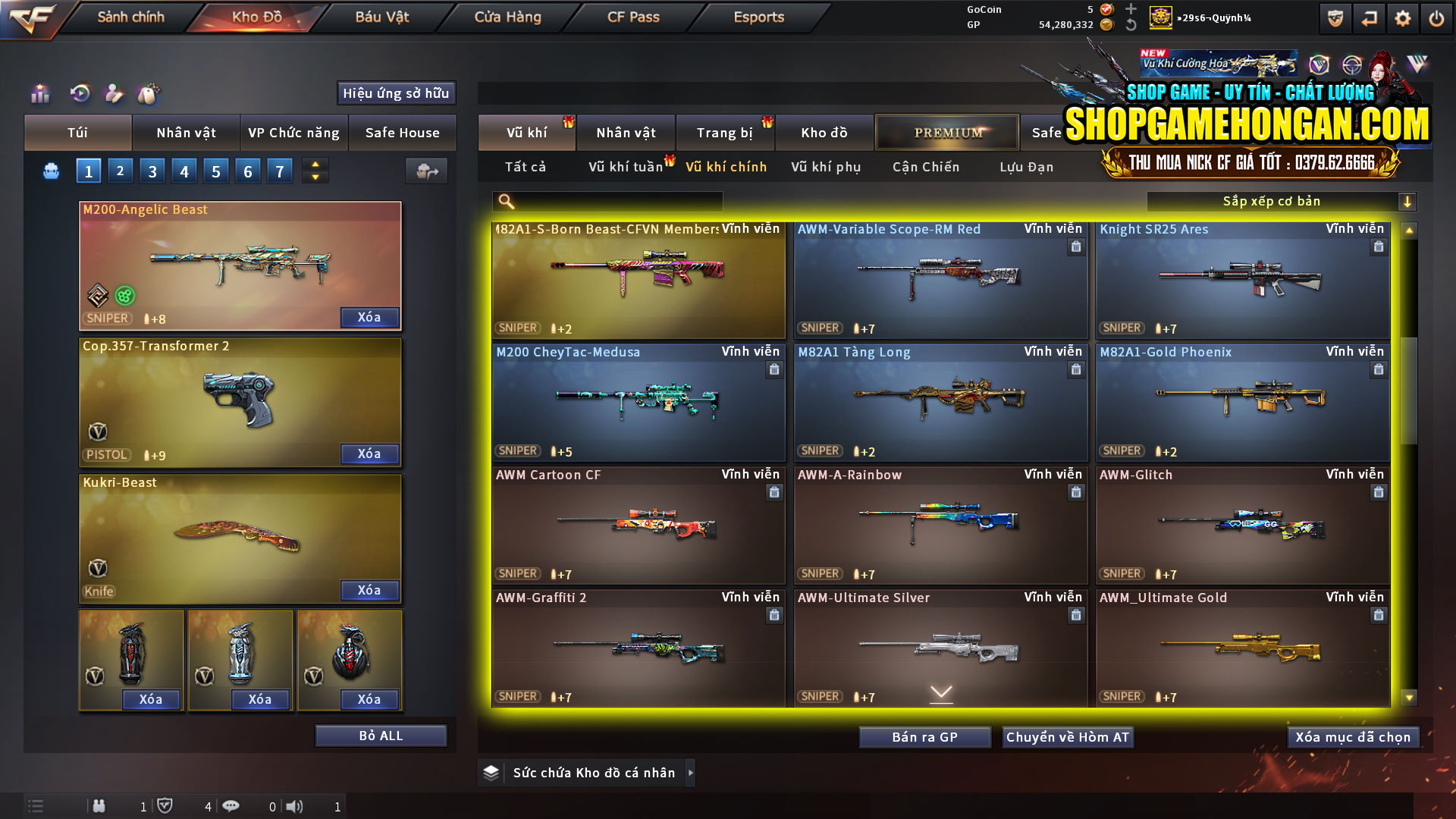Click the replay history icon above inventory tabs
Viewport: 1456px width, 819px height.
79,93
